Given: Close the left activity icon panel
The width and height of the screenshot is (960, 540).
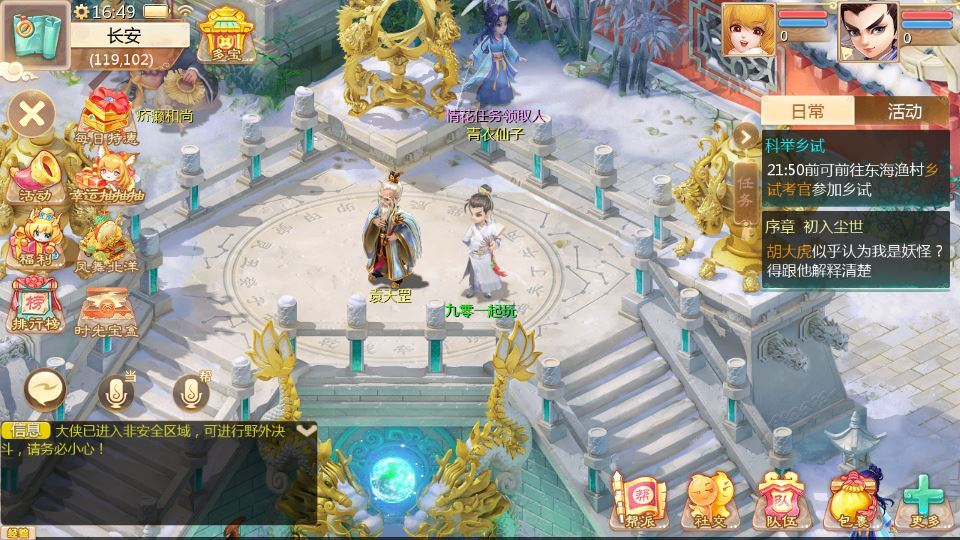Looking at the screenshot, I should tap(32, 113).
